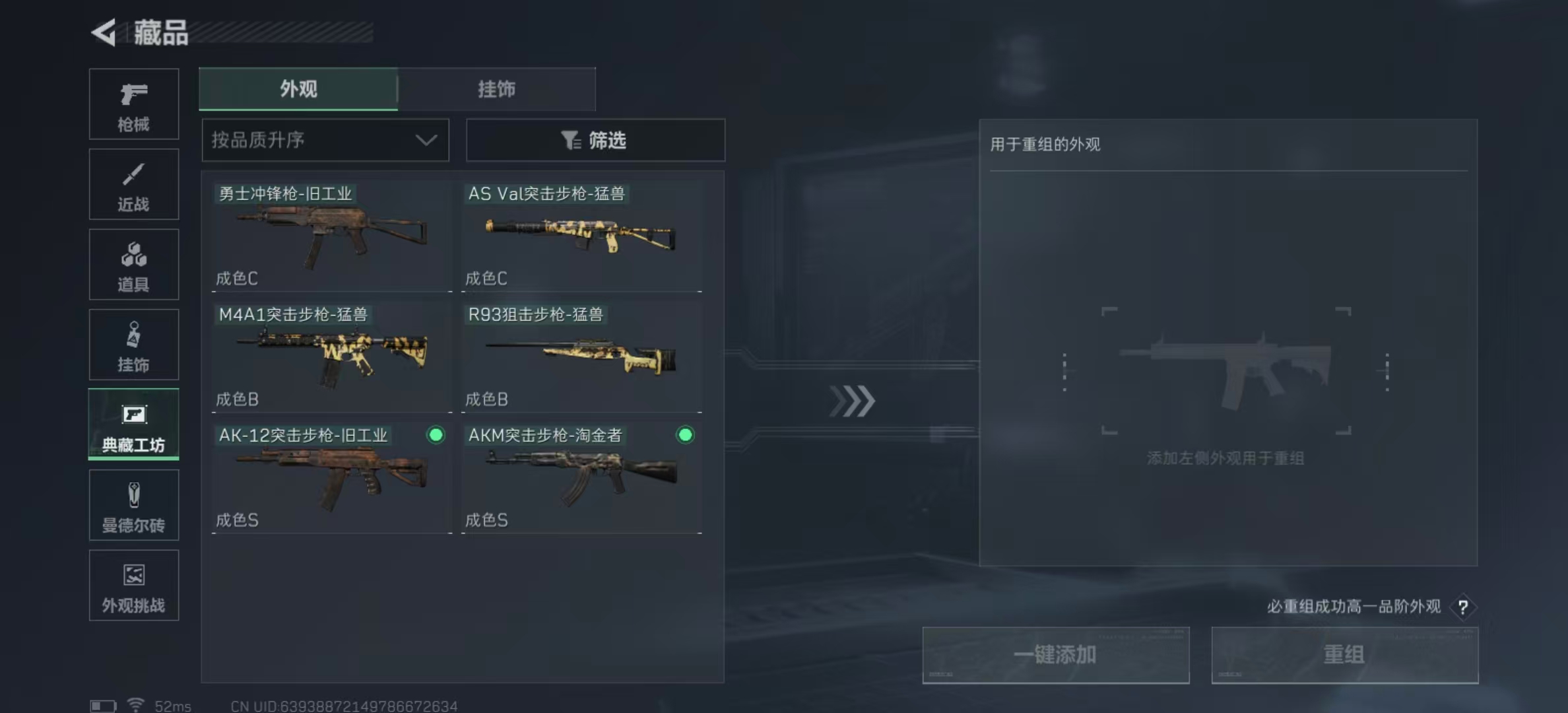Open the 外观挑战 appearance challenge section
This screenshot has width=1568, height=713.
pos(133,585)
